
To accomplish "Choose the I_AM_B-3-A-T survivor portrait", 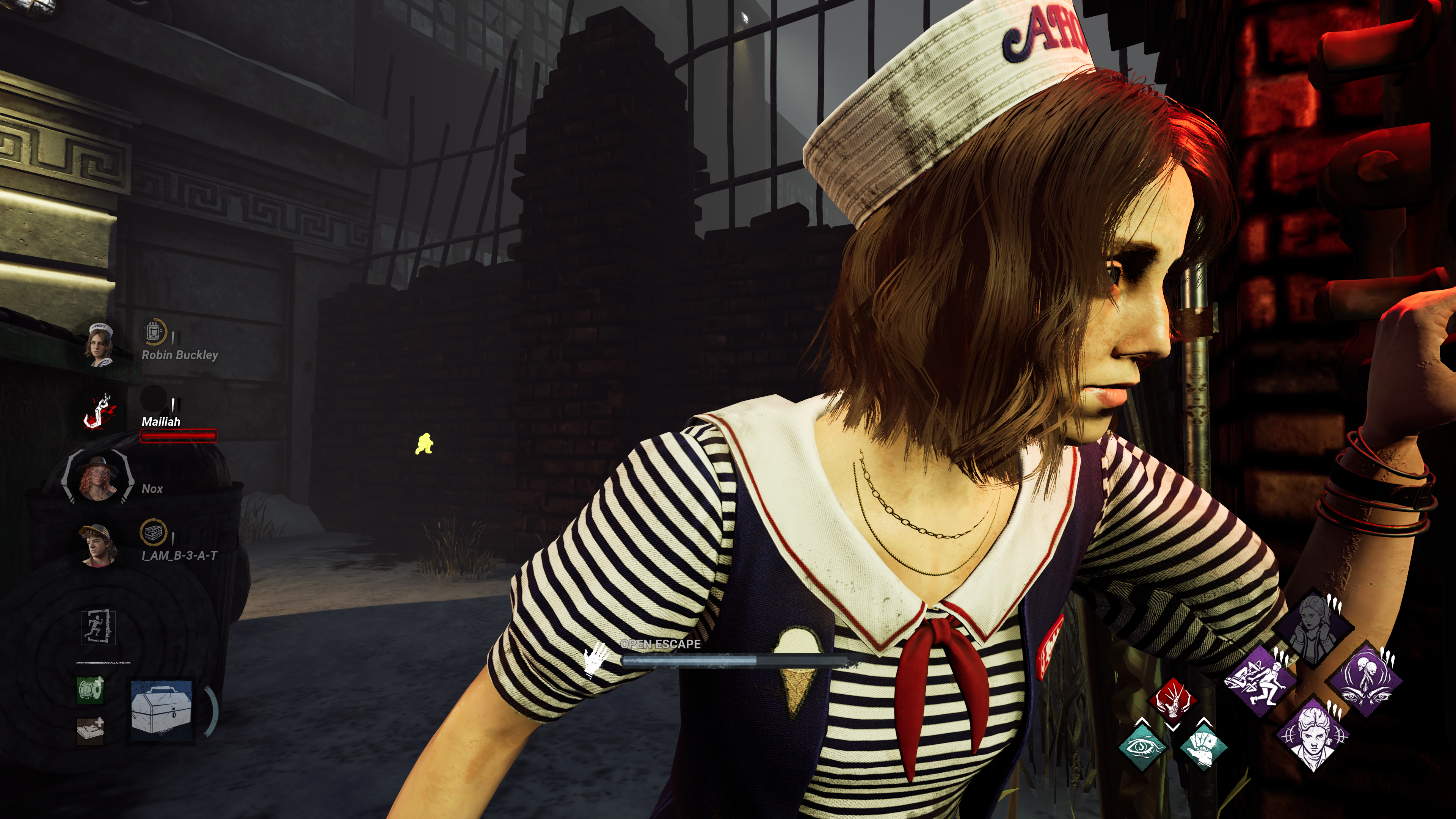I will point(98,545).
